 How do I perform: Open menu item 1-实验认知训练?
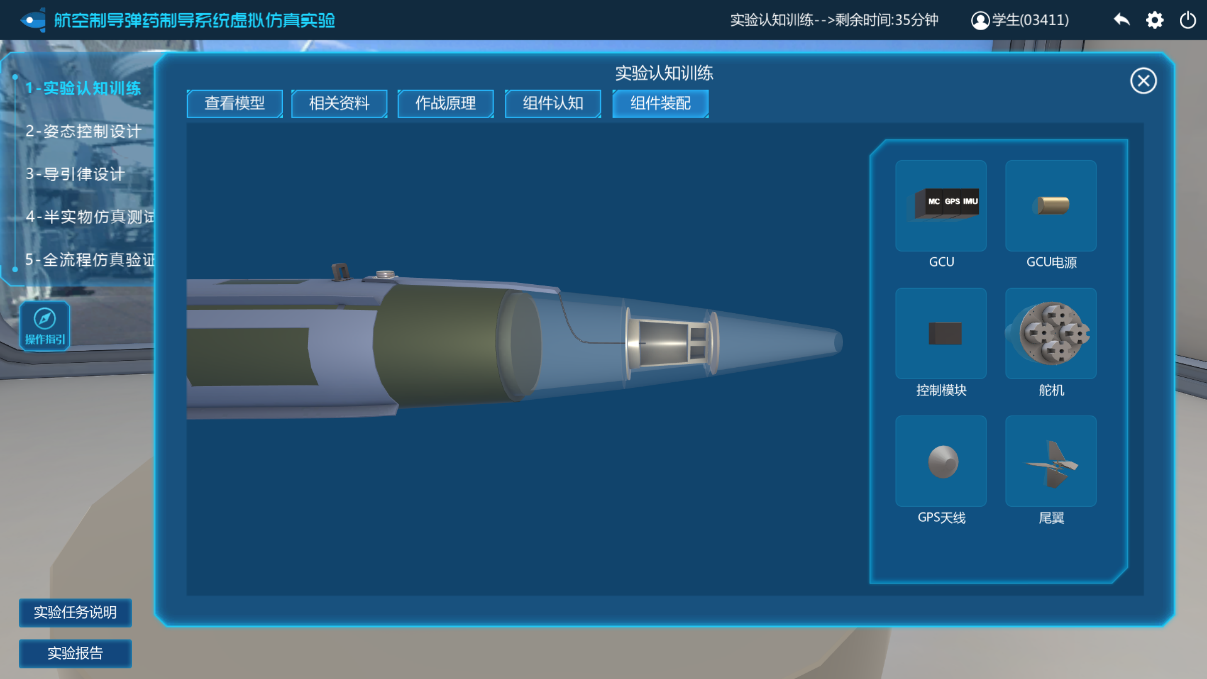coord(83,88)
